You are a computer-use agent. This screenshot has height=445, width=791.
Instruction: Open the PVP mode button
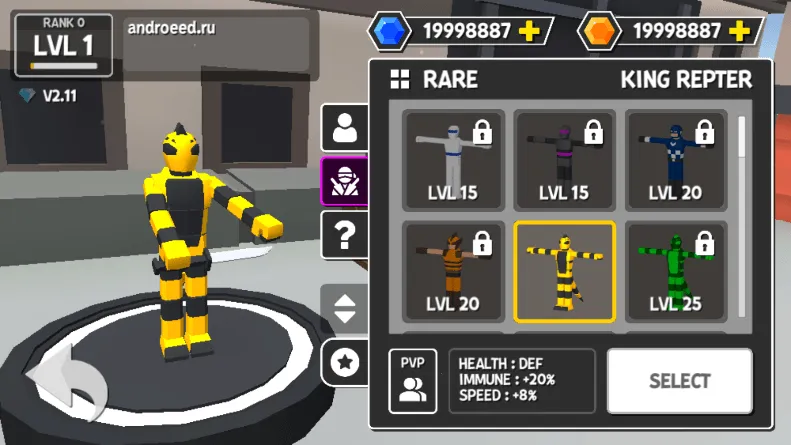point(412,380)
